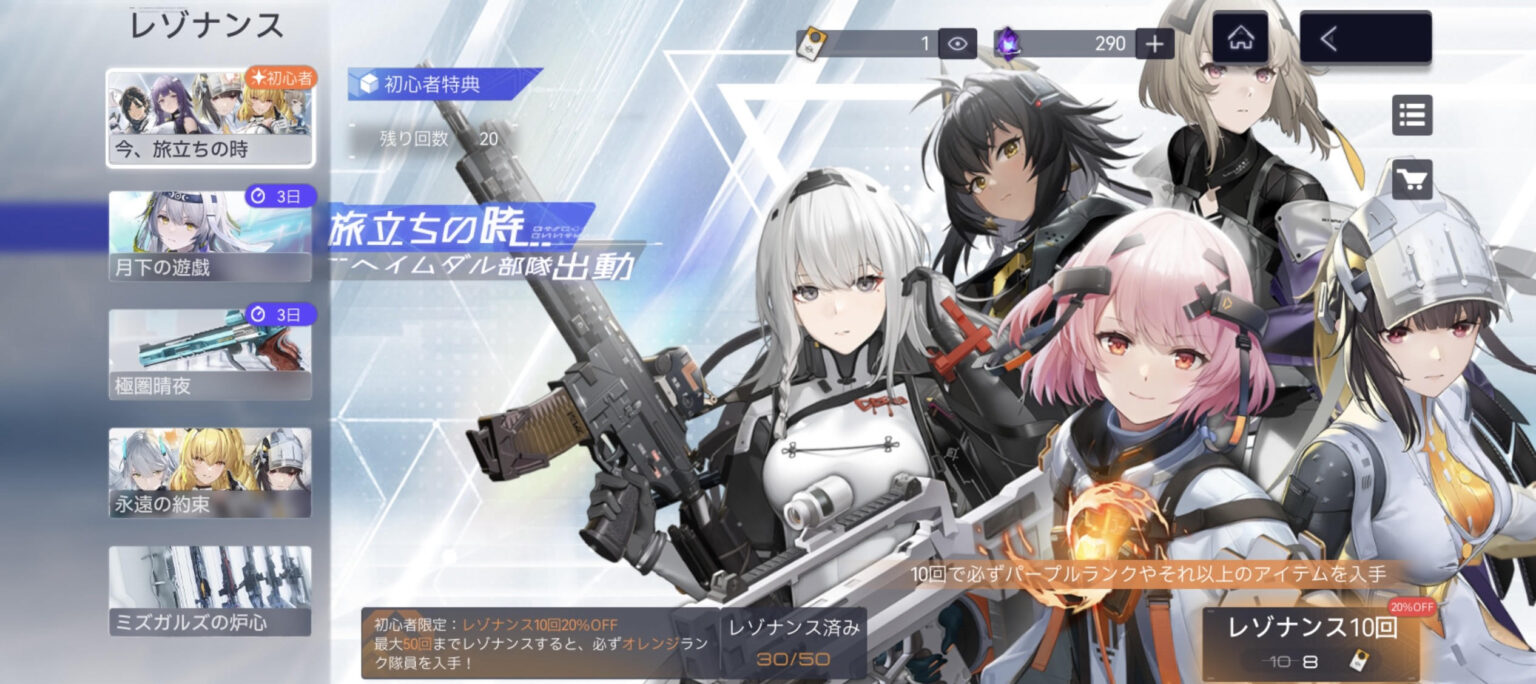Choose the 永遠の約束 banner
Screen dimensions: 1536x684
coord(210,473)
